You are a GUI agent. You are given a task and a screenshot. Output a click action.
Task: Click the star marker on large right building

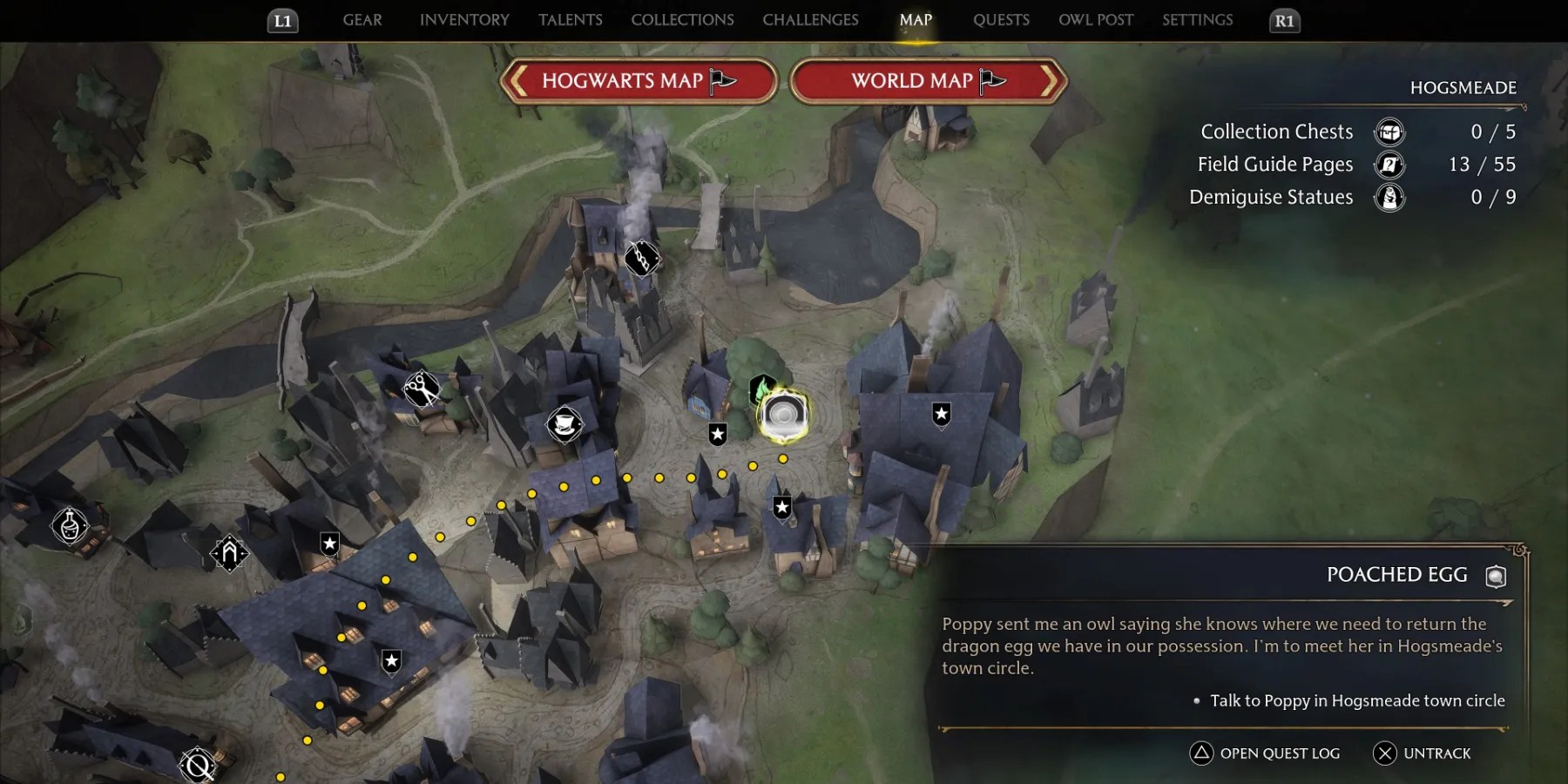coord(941,414)
